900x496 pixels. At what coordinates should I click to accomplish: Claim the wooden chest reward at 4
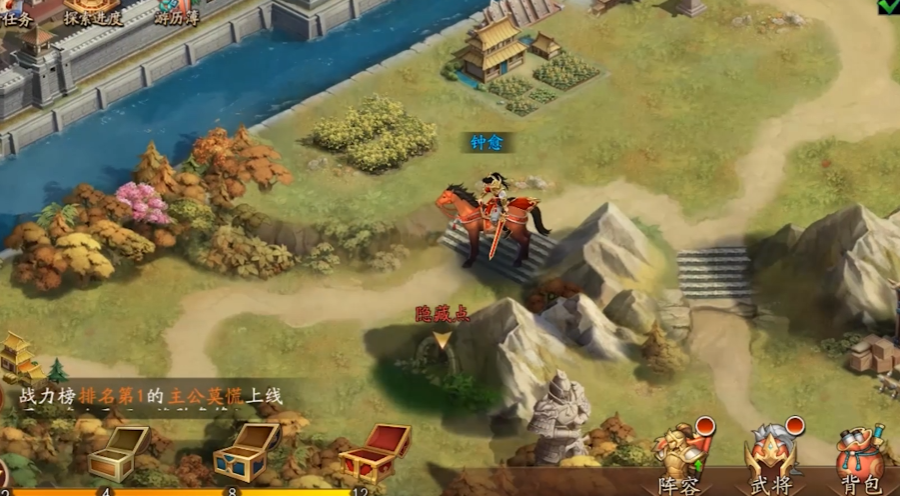[117, 453]
